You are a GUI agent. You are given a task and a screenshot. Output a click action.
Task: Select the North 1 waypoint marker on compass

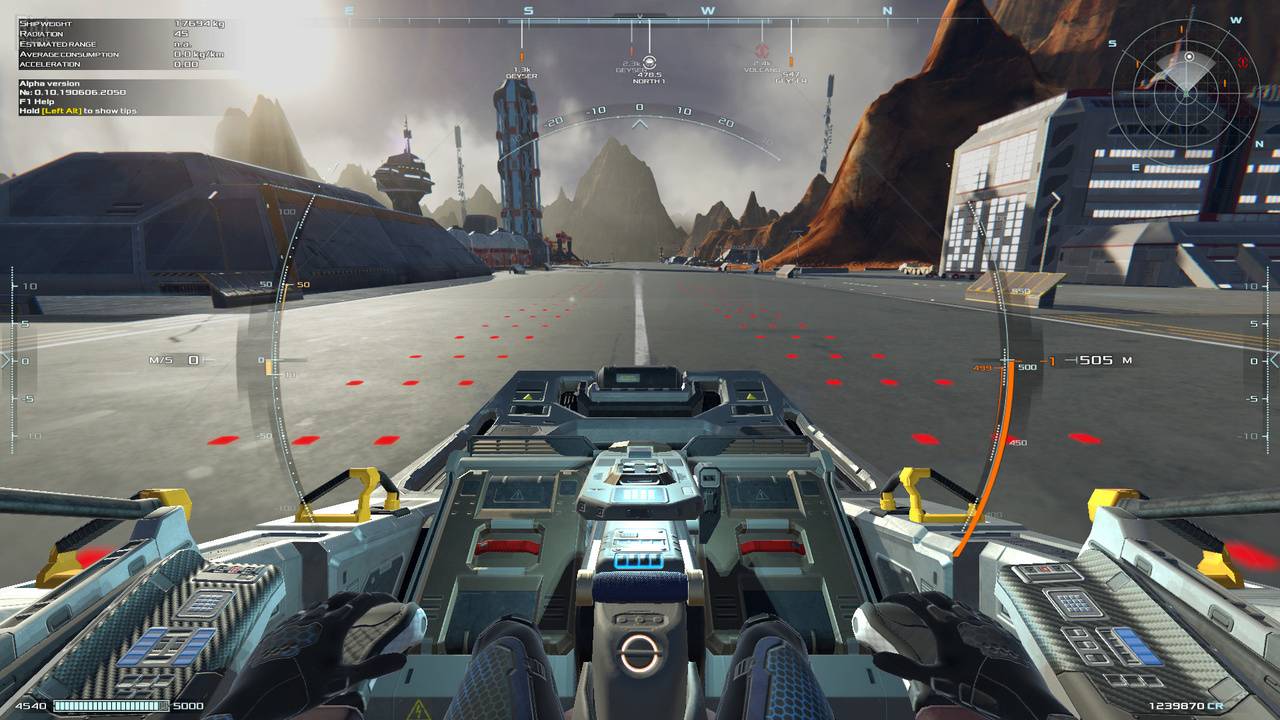(x=649, y=62)
